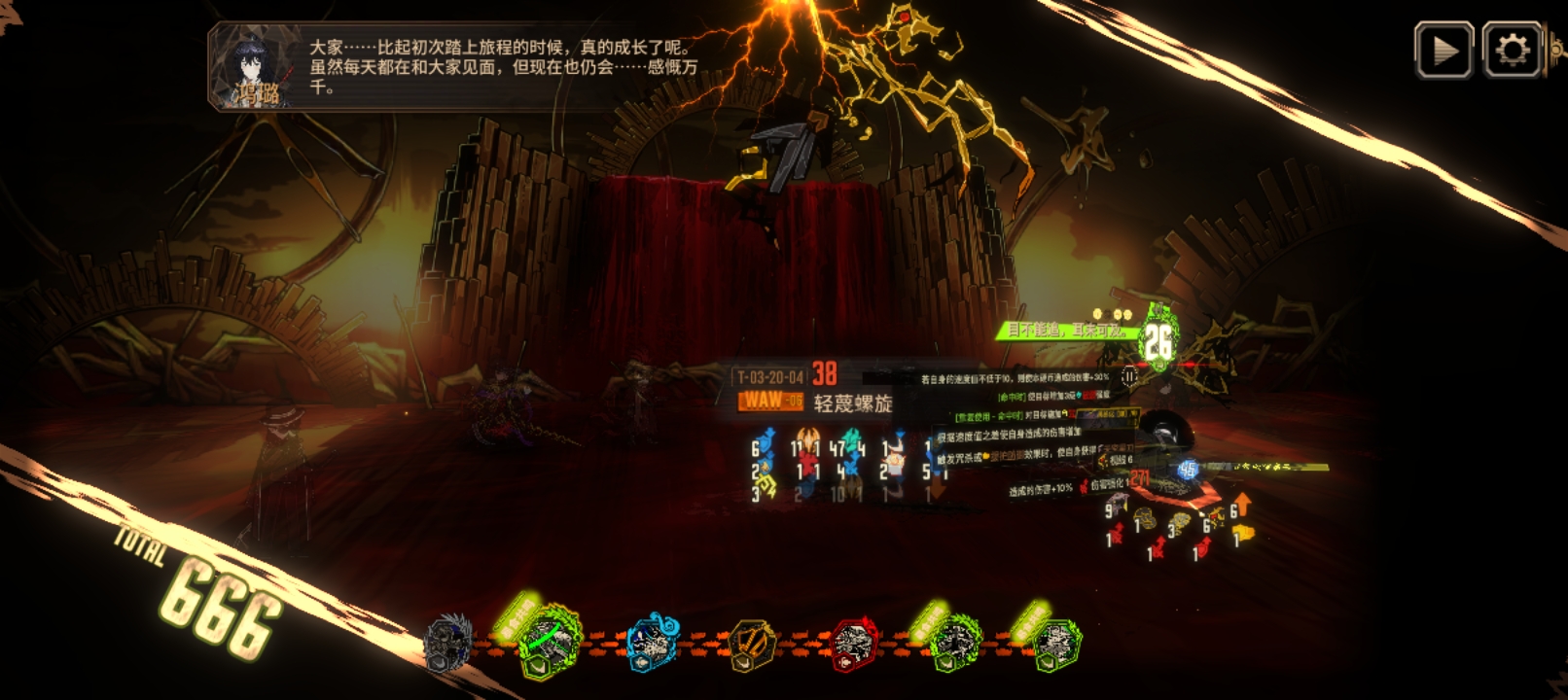Select the yellow skill icon in the chain
Screen dimensions: 1568x700
pos(752,644)
